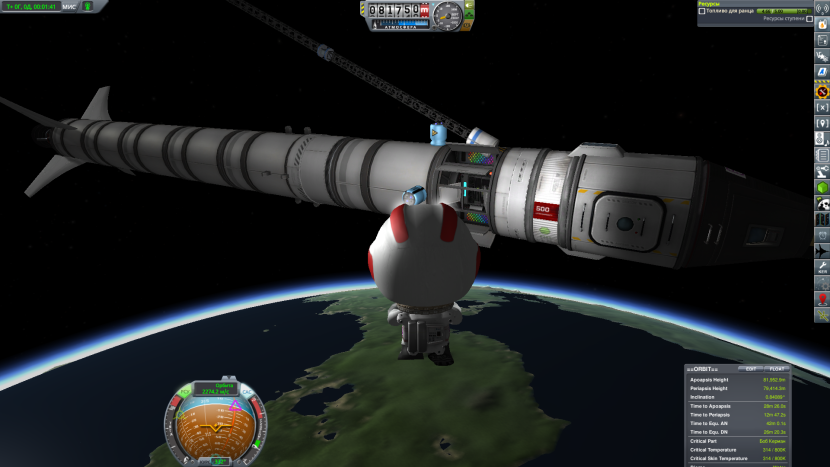Click the bracketed X toolbar icon
Viewport: 830px width, 467px height.
[822, 107]
